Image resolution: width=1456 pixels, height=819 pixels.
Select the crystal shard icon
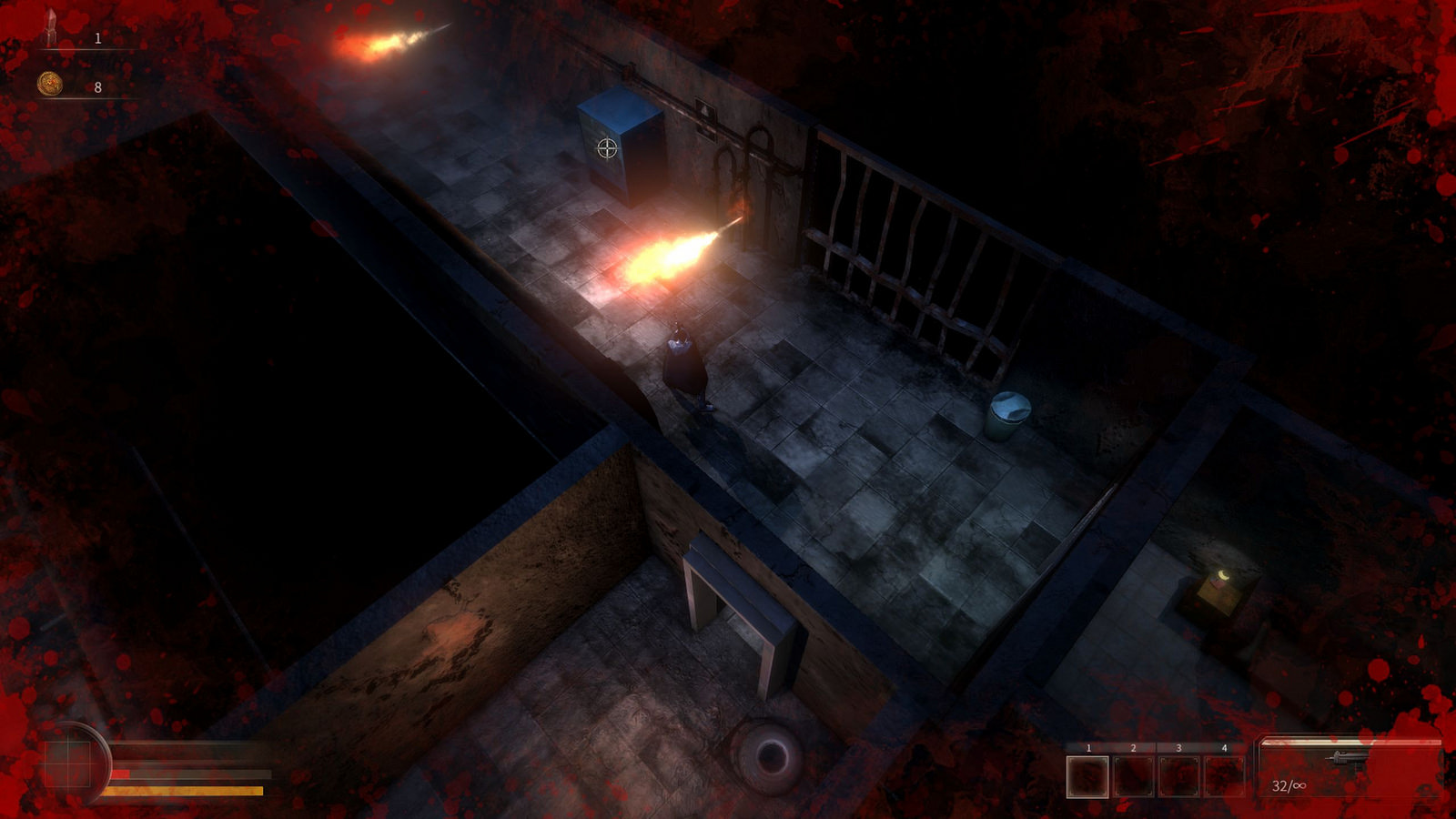coord(52,27)
